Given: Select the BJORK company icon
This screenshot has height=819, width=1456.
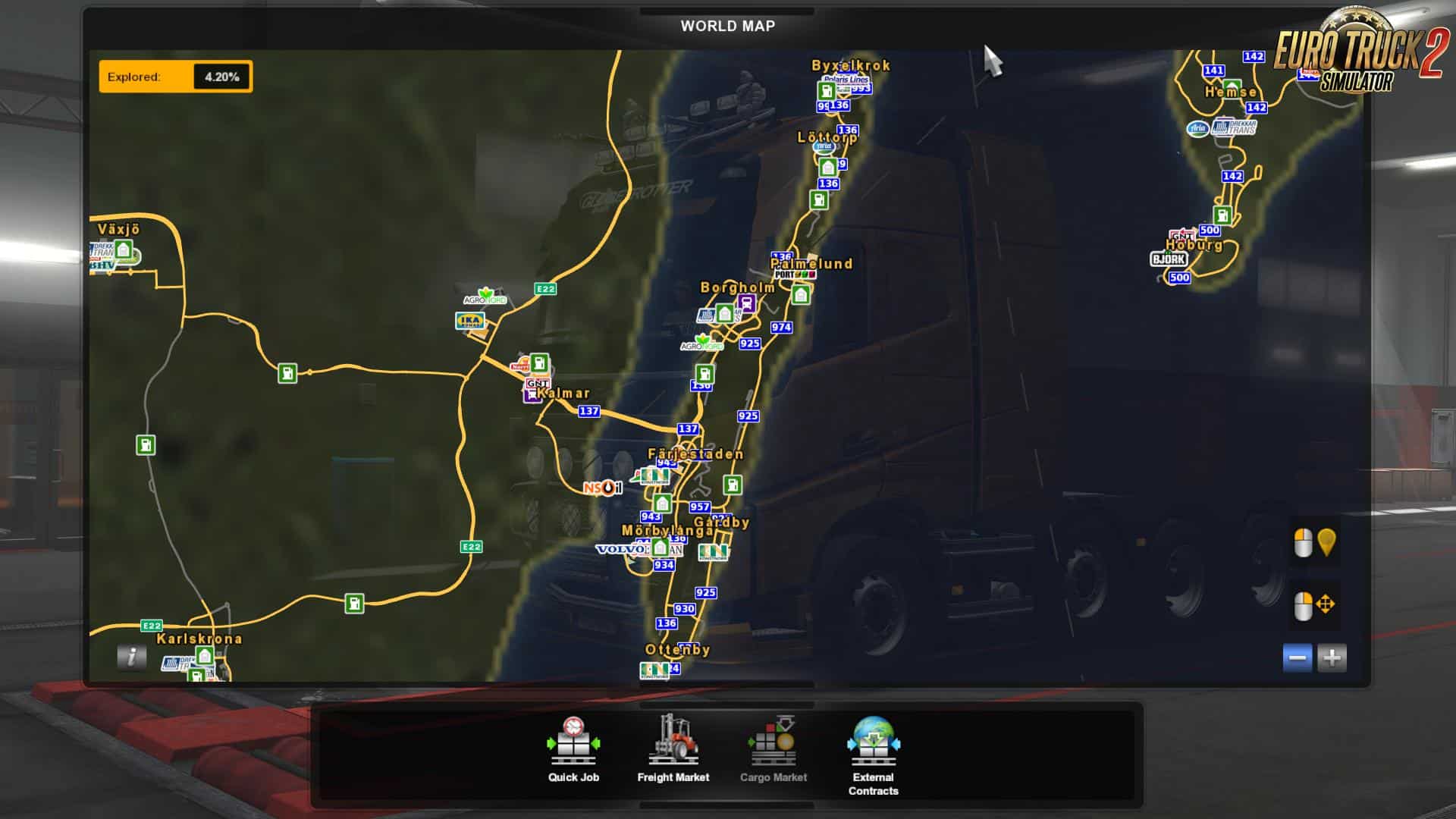Looking at the screenshot, I should click(x=1169, y=259).
